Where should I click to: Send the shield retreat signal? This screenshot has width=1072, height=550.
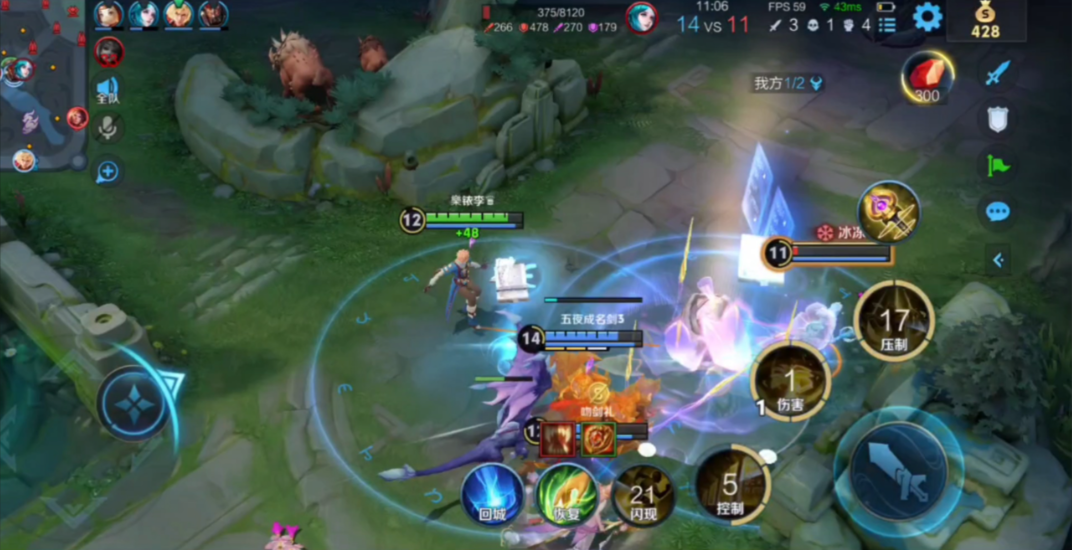tap(997, 118)
